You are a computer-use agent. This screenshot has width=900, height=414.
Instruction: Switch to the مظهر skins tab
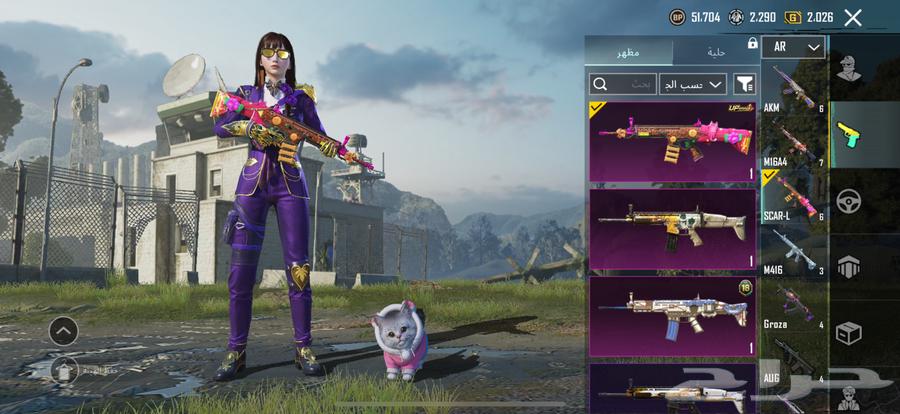628,50
